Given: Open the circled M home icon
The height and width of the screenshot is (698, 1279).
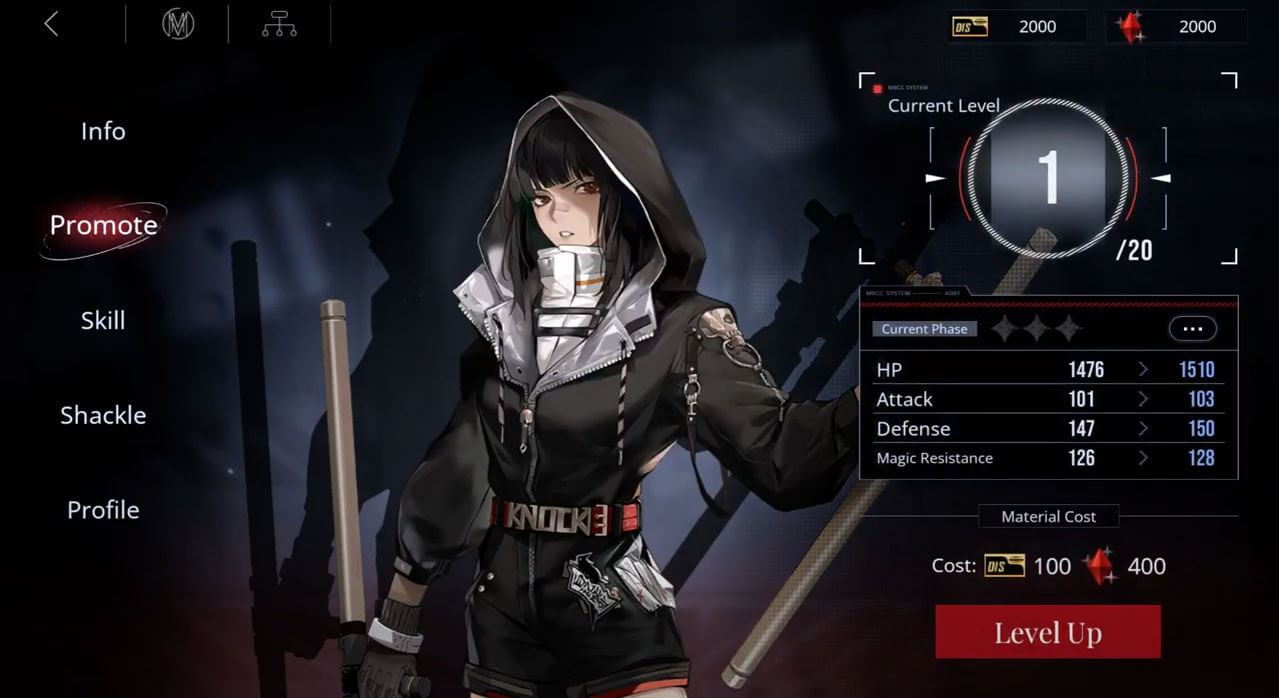Looking at the screenshot, I should coord(178,24).
